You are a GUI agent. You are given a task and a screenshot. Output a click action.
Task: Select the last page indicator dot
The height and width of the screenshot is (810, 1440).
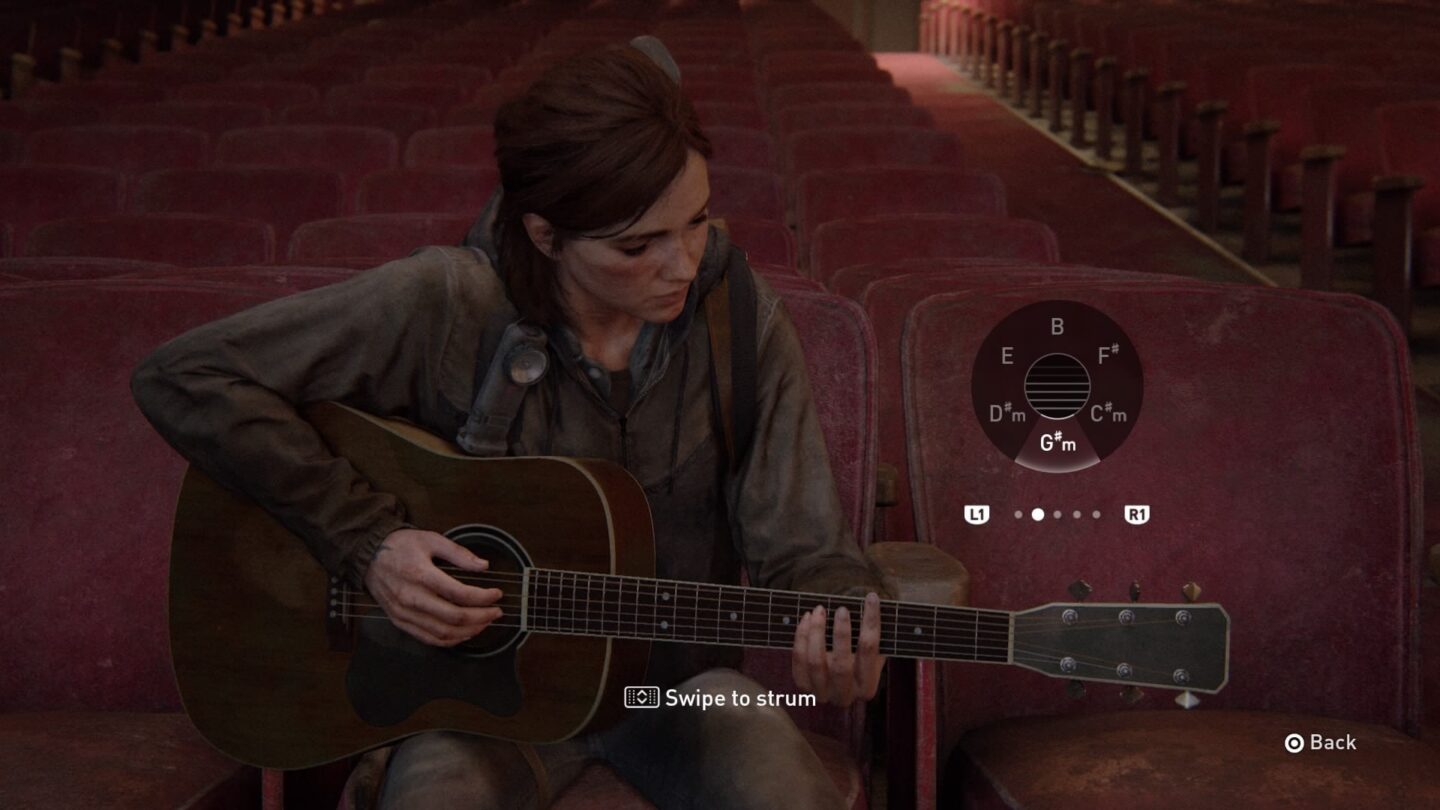click(1096, 514)
